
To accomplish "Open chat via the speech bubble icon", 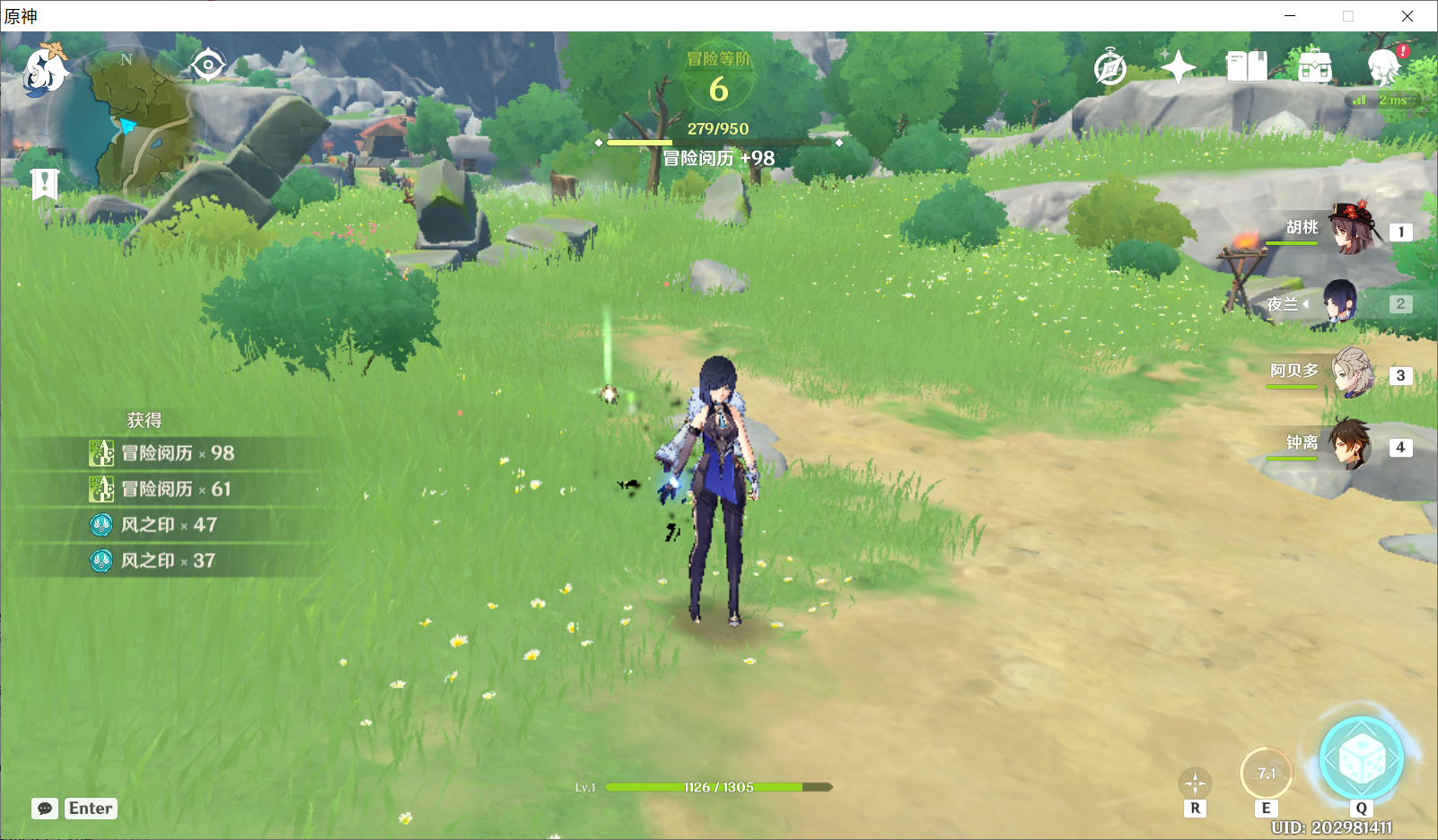I will click(x=47, y=808).
